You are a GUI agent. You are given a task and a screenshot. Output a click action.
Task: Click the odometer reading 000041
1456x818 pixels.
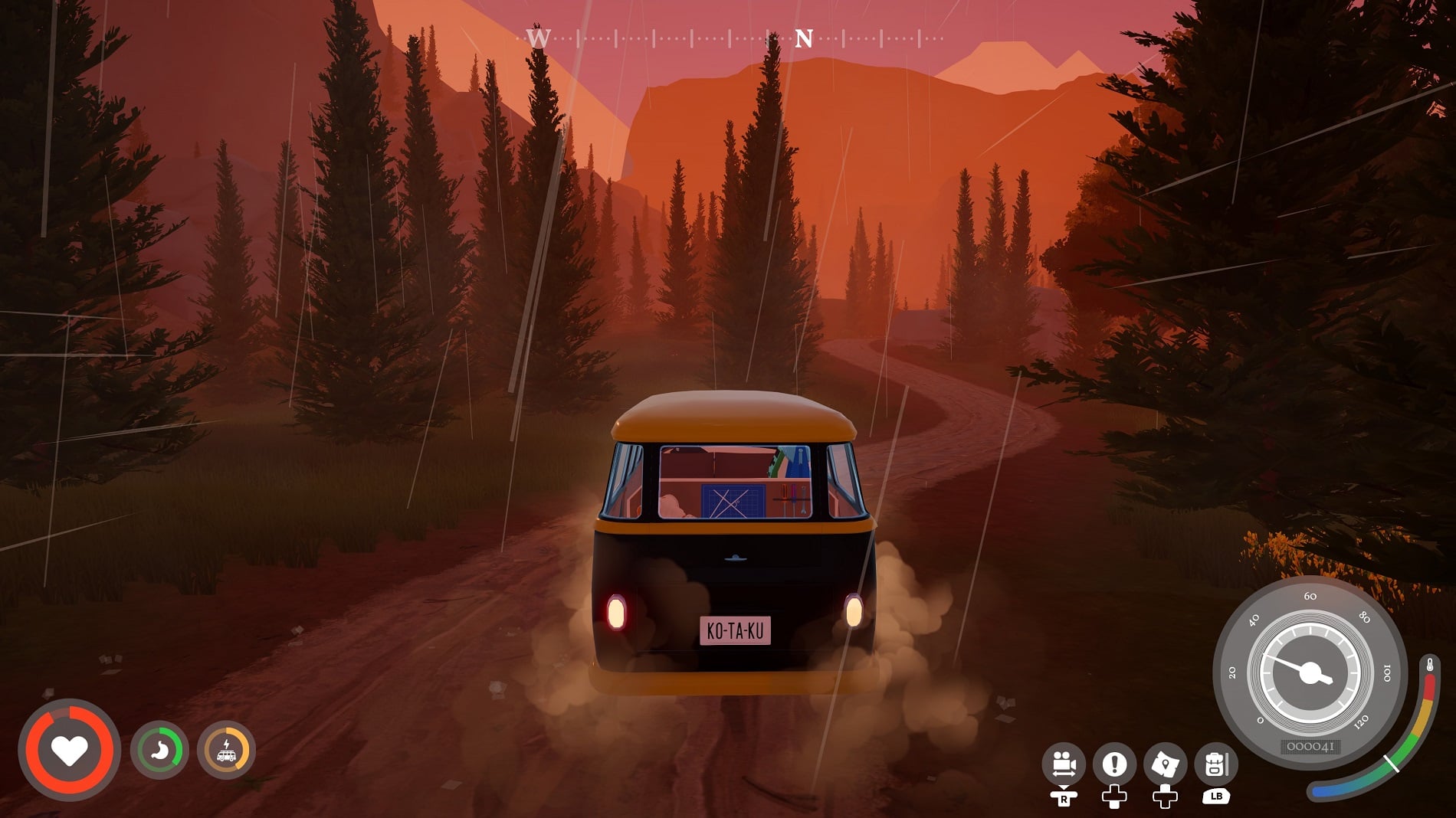point(1312,746)
